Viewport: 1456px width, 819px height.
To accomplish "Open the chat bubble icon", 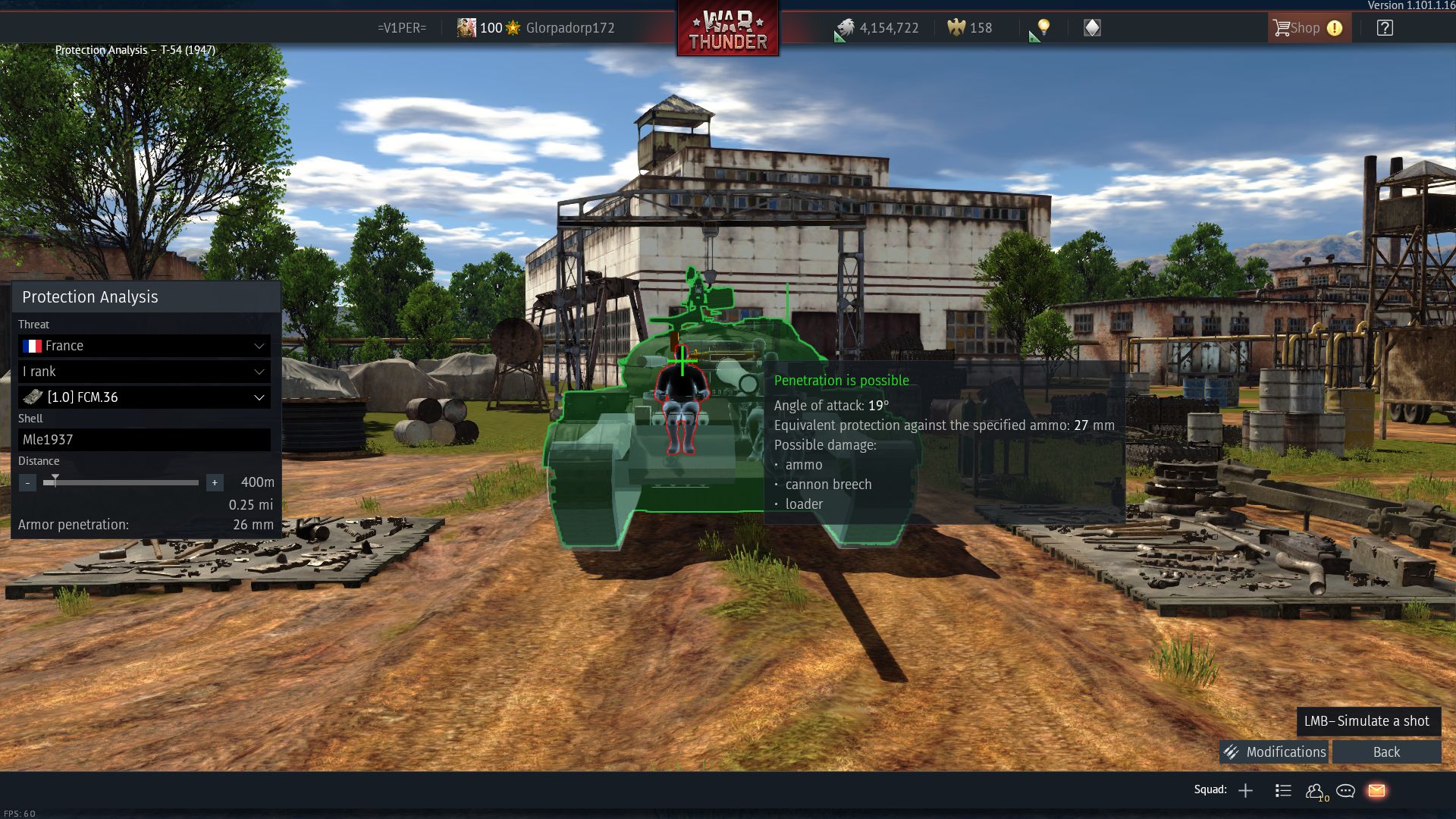I will pyautogui.click(x=1345, y=790).
